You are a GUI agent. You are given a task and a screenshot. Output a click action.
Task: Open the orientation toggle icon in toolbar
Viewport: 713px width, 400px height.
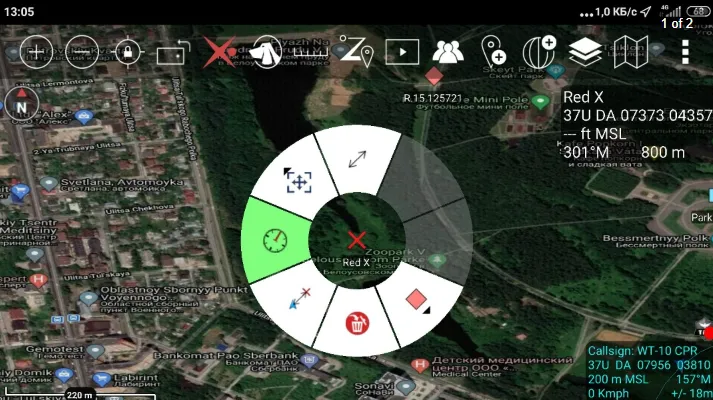[172, 50]
